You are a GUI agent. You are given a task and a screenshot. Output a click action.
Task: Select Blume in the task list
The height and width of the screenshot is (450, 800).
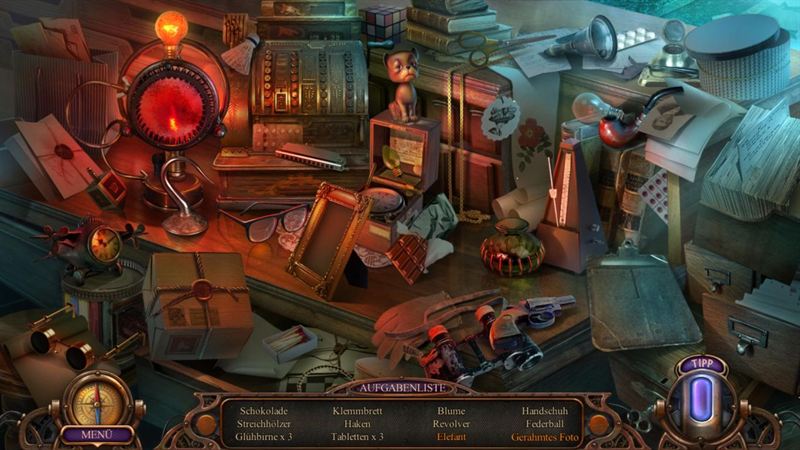coord(452,410)
